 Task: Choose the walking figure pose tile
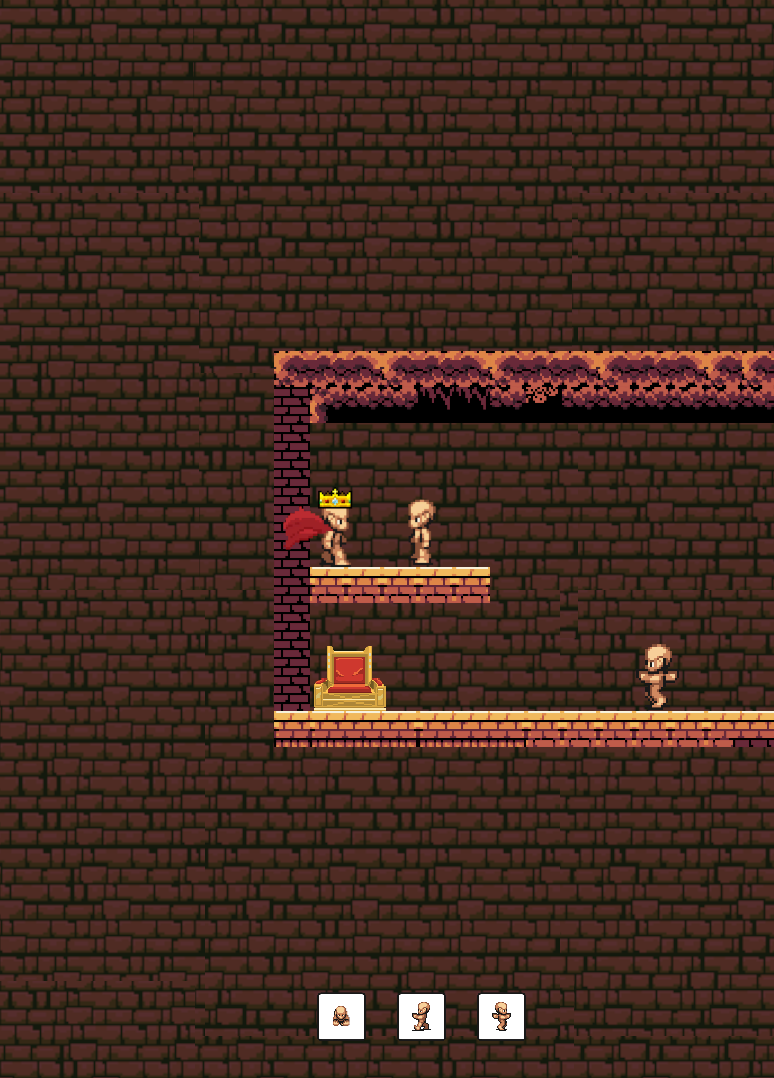point(421,1016)
